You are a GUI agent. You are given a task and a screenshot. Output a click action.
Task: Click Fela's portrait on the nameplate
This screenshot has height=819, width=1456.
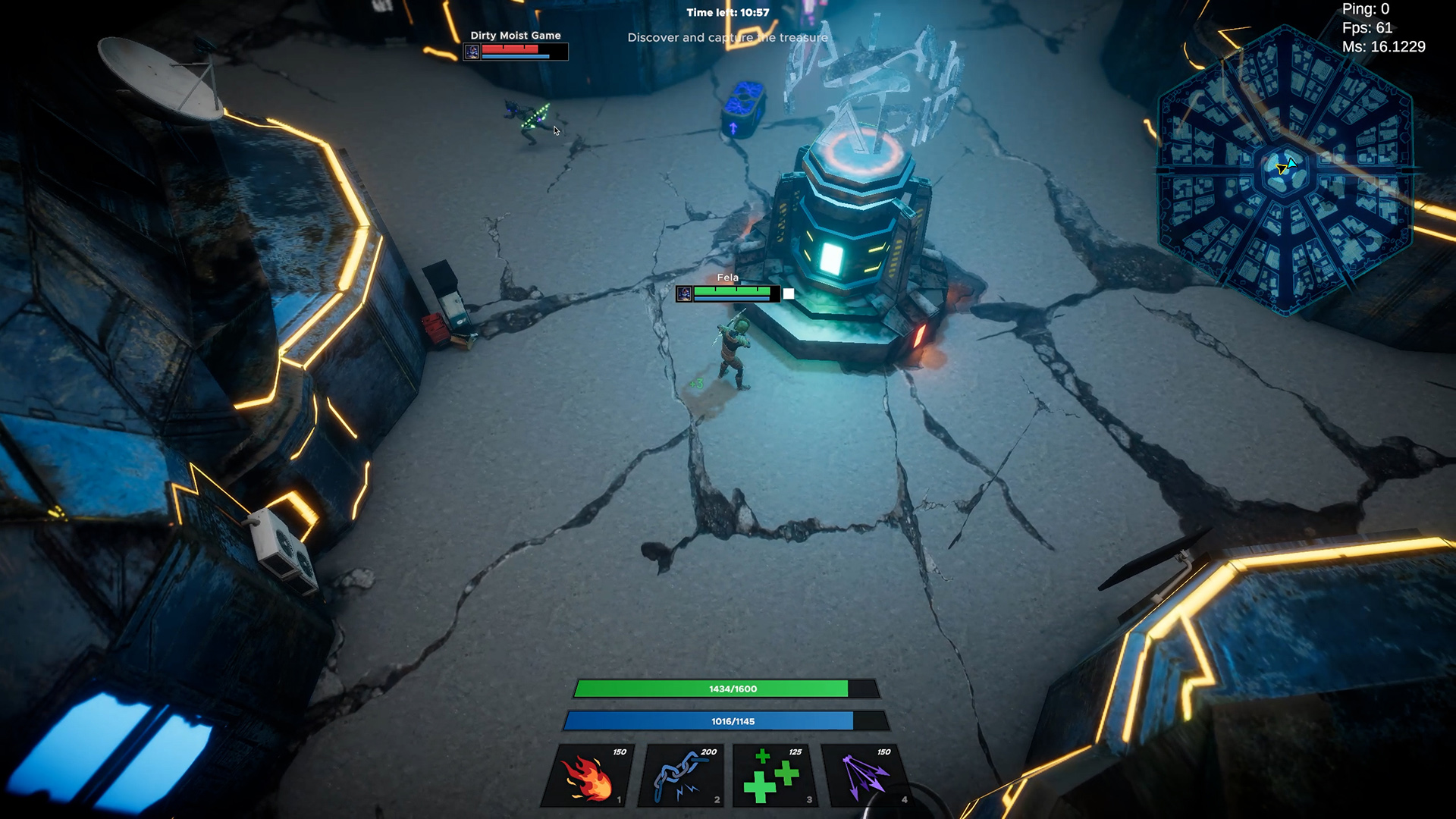[684, 293]
